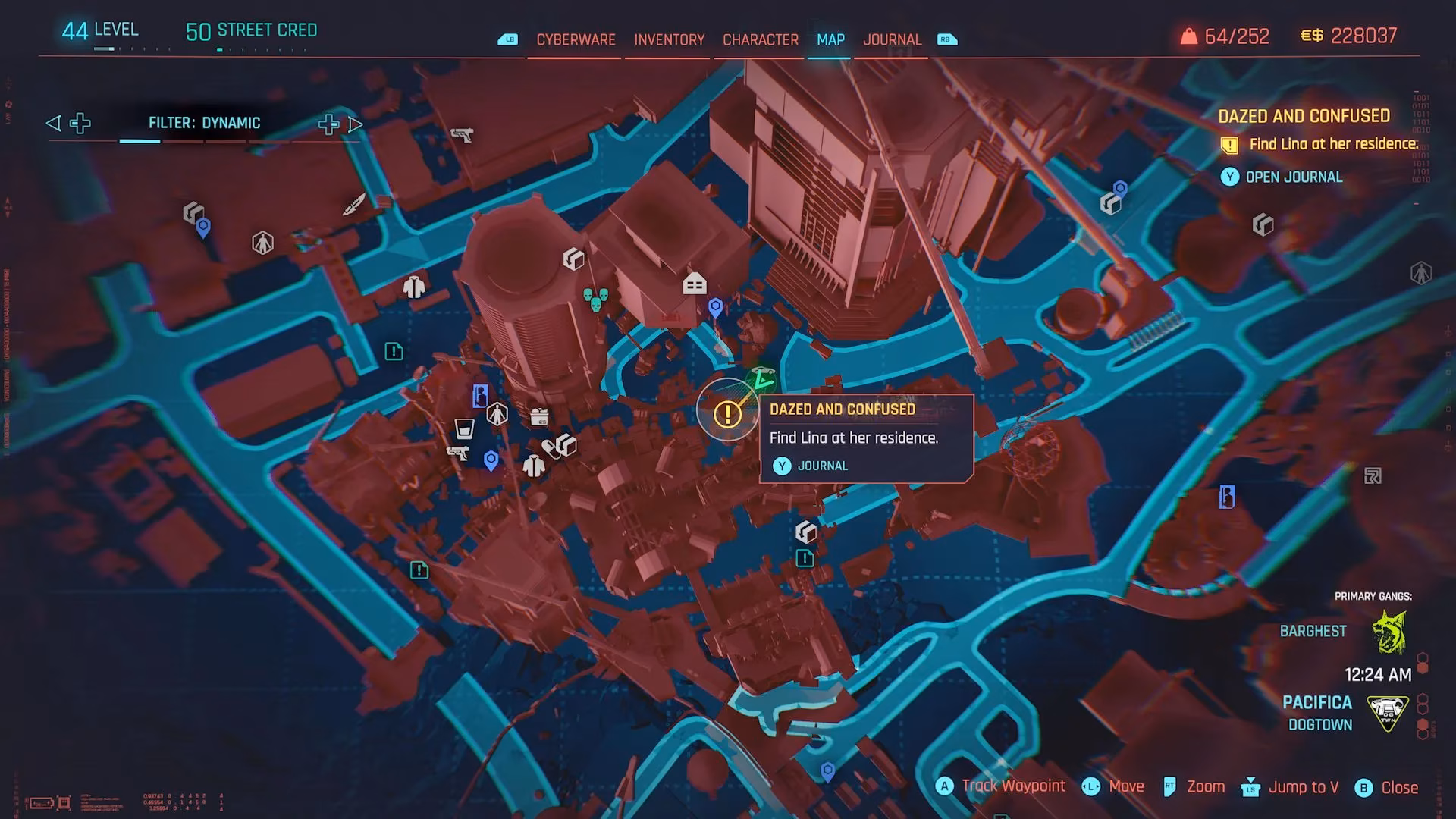Open the Journal tab
This screenshot has height=819, width=1456.
(x=893, y=39)
